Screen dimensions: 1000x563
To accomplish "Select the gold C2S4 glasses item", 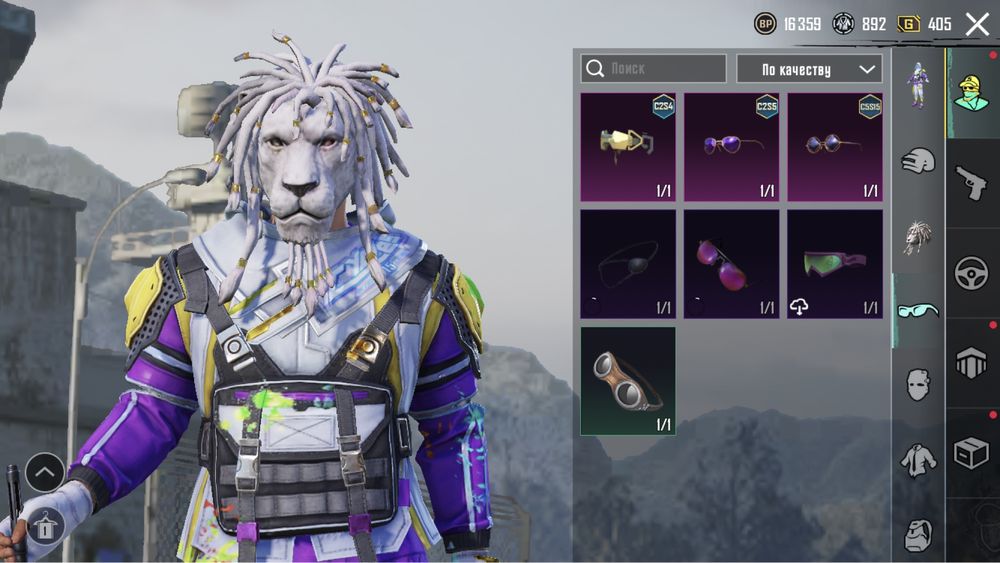I will click(x=628, y=147).
